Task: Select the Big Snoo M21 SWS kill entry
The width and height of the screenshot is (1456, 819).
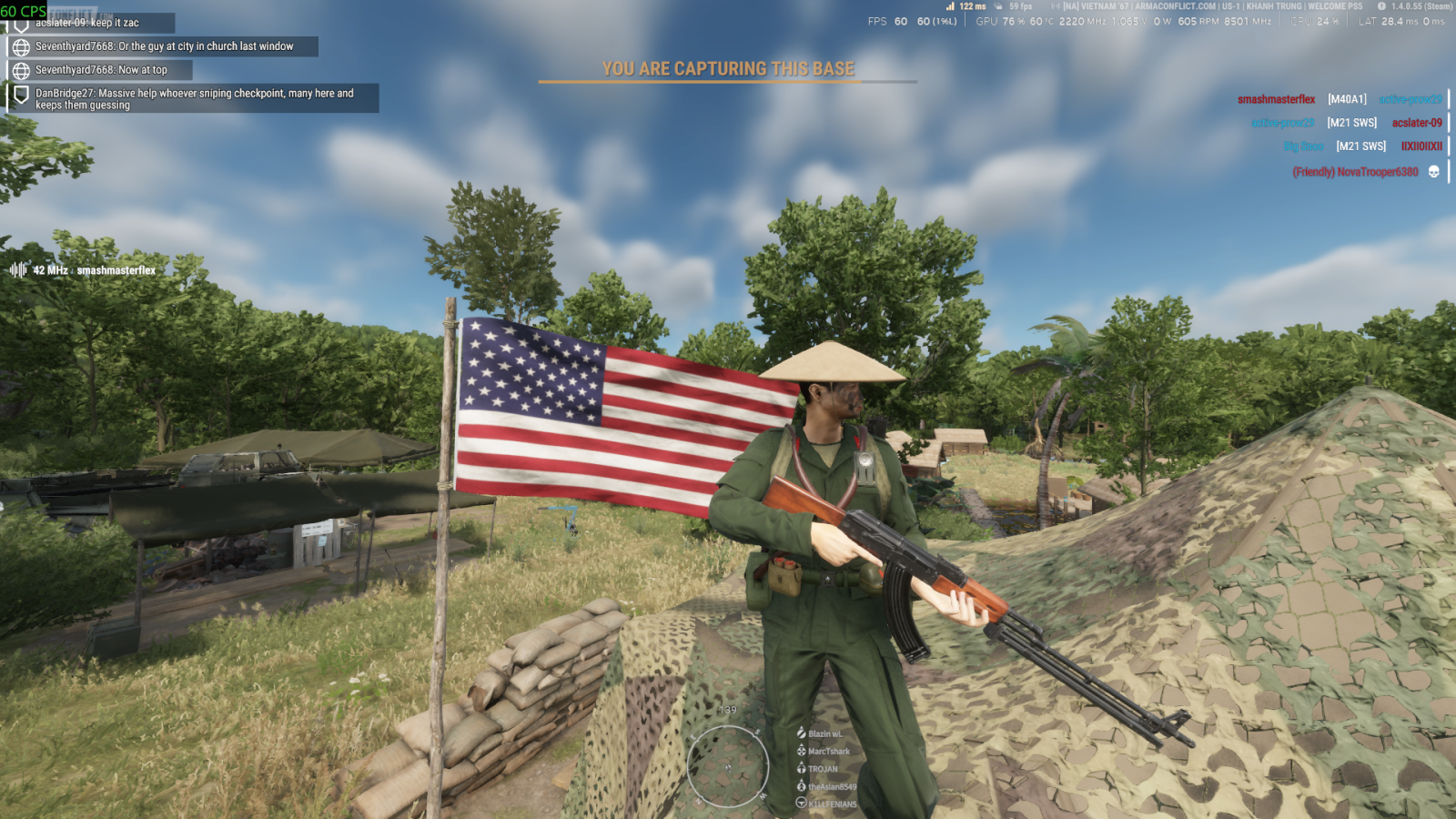Action: 1362,147
